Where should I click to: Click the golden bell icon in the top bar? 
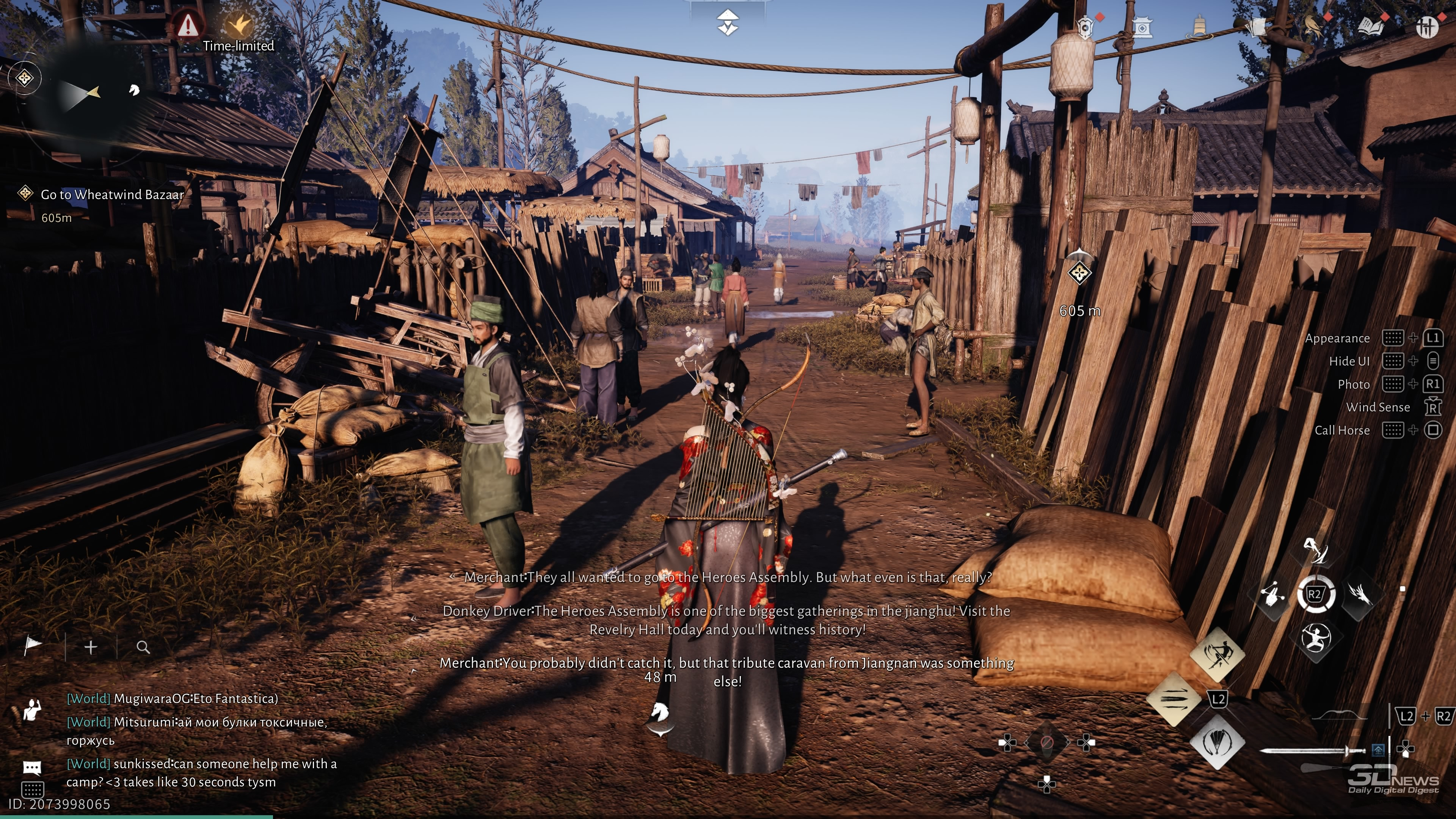(x=1199, y=27)
